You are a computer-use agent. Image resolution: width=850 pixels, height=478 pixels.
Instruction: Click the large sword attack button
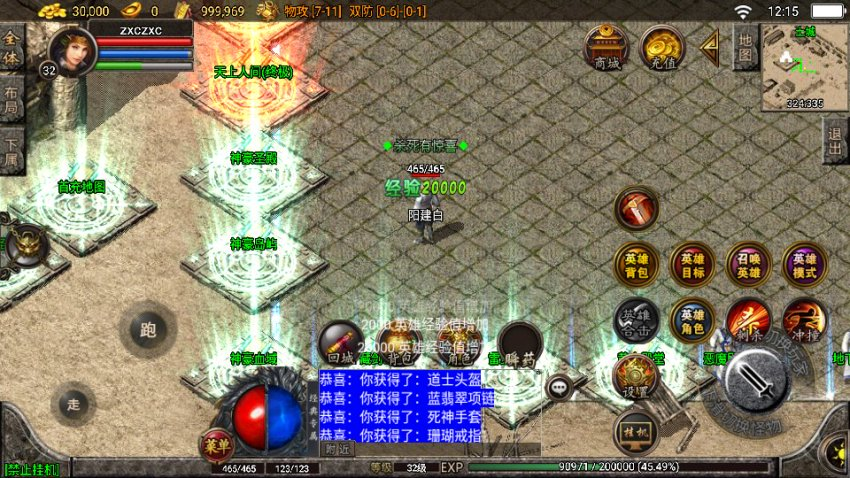[x=757, y=381]
